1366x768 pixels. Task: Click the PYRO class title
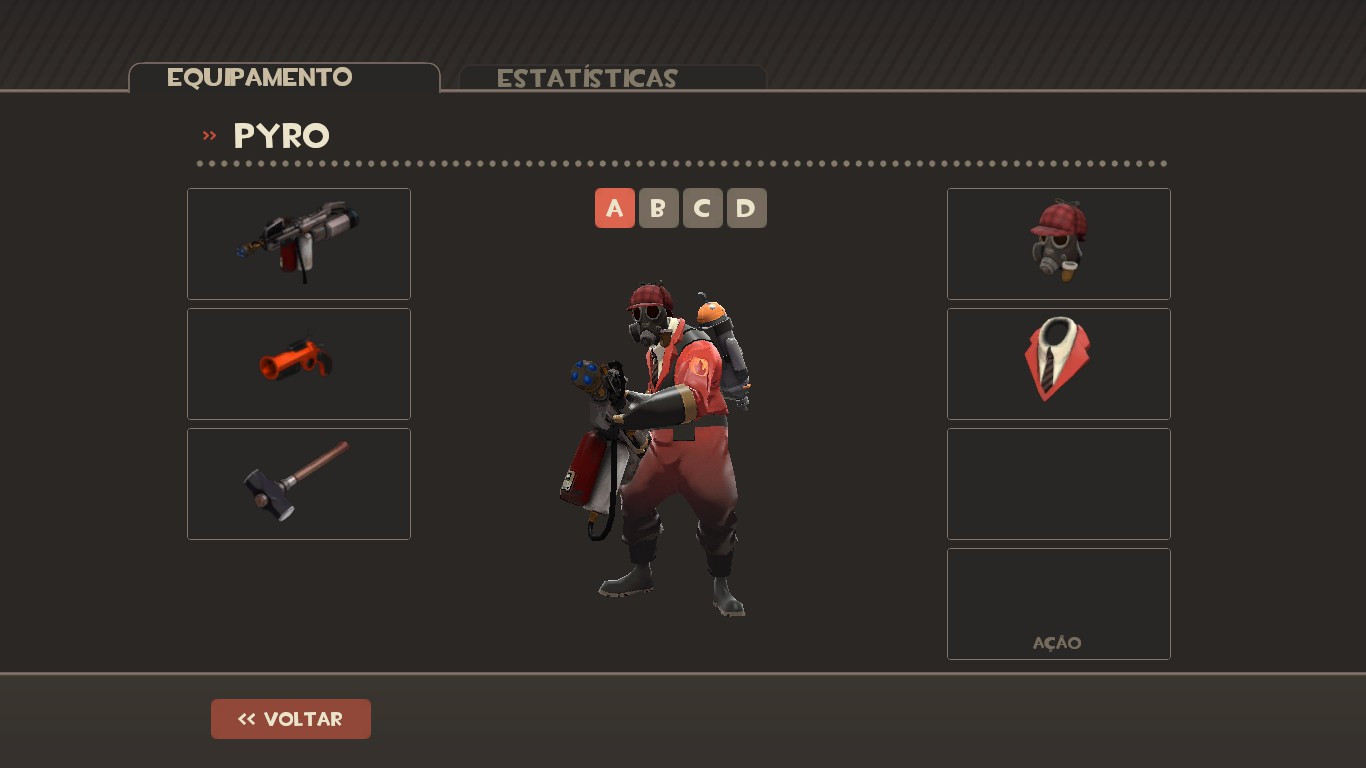point(281,136)
